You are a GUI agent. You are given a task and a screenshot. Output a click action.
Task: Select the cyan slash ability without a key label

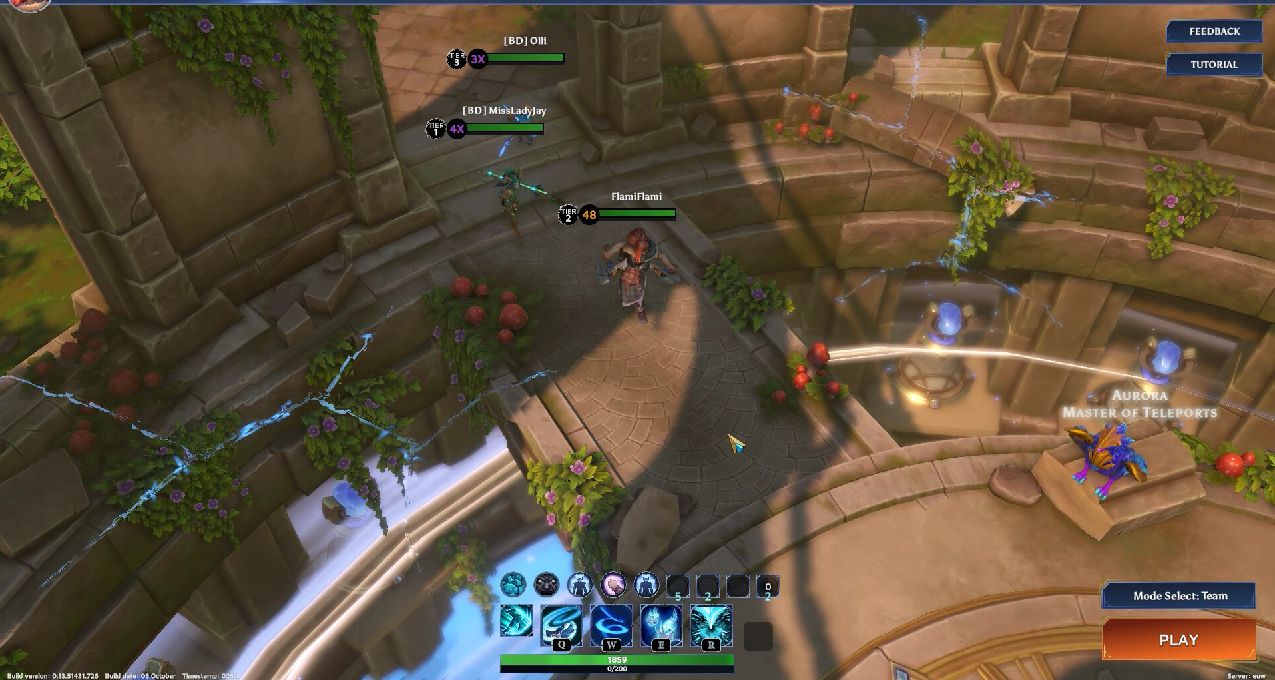[x=517, y=621]
